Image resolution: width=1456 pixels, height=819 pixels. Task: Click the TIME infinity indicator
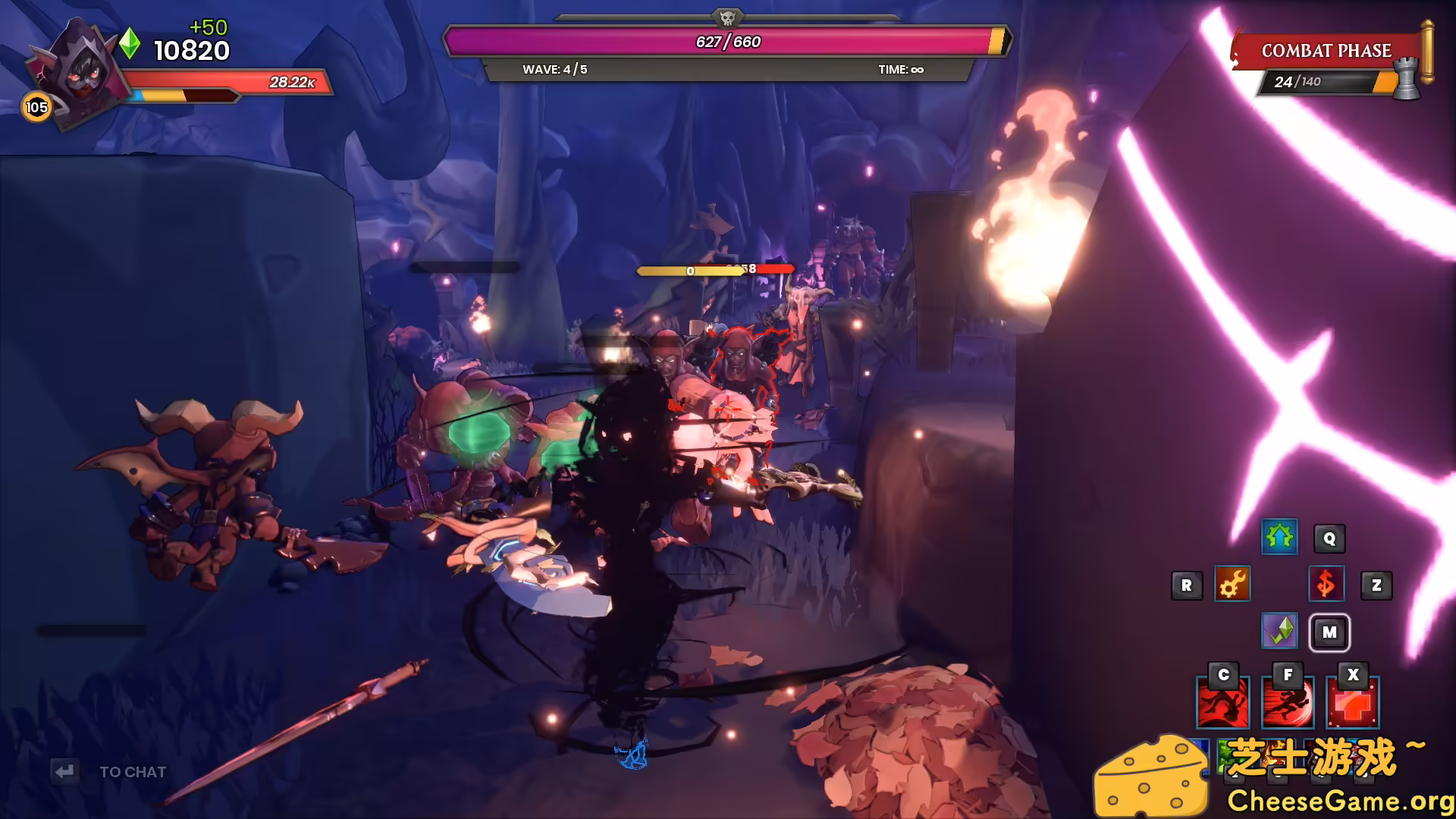(899, 69)
